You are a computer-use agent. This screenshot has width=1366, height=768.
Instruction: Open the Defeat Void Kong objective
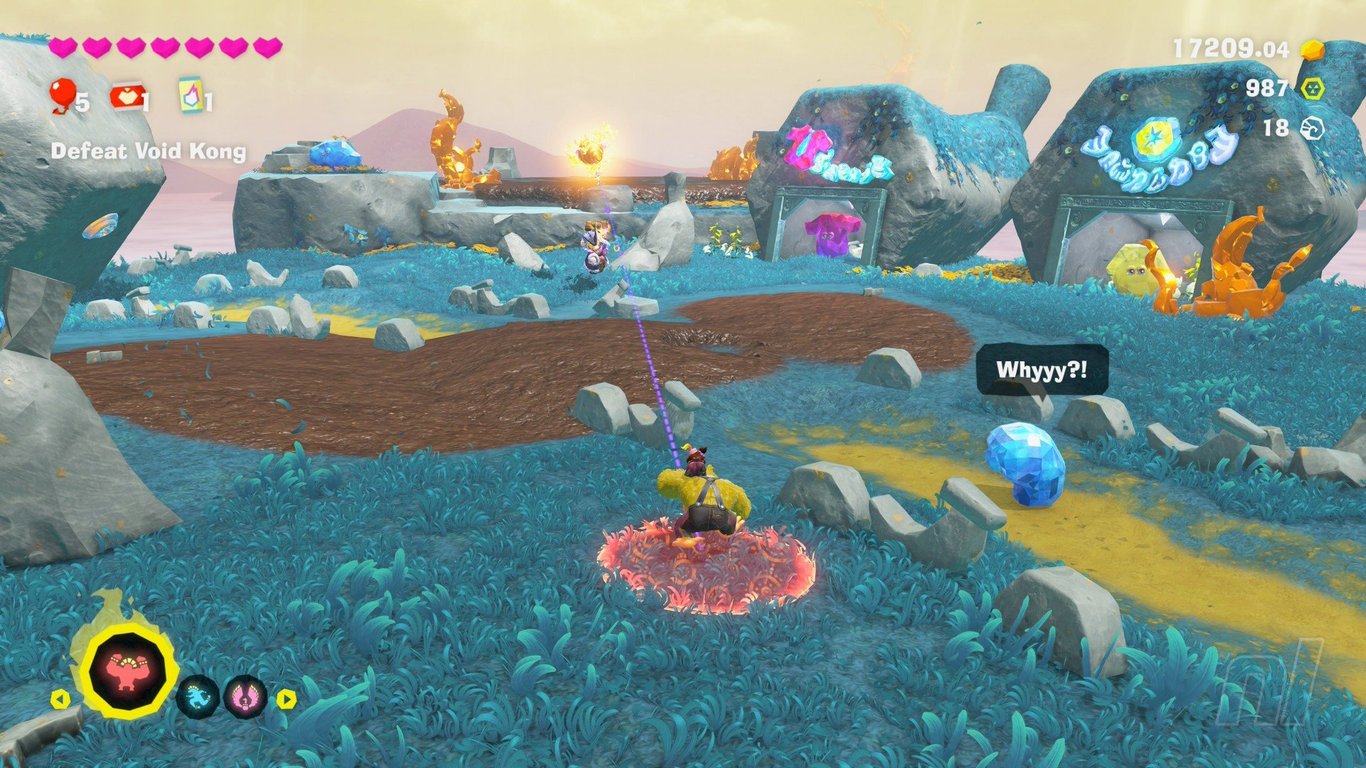point(148,152)
